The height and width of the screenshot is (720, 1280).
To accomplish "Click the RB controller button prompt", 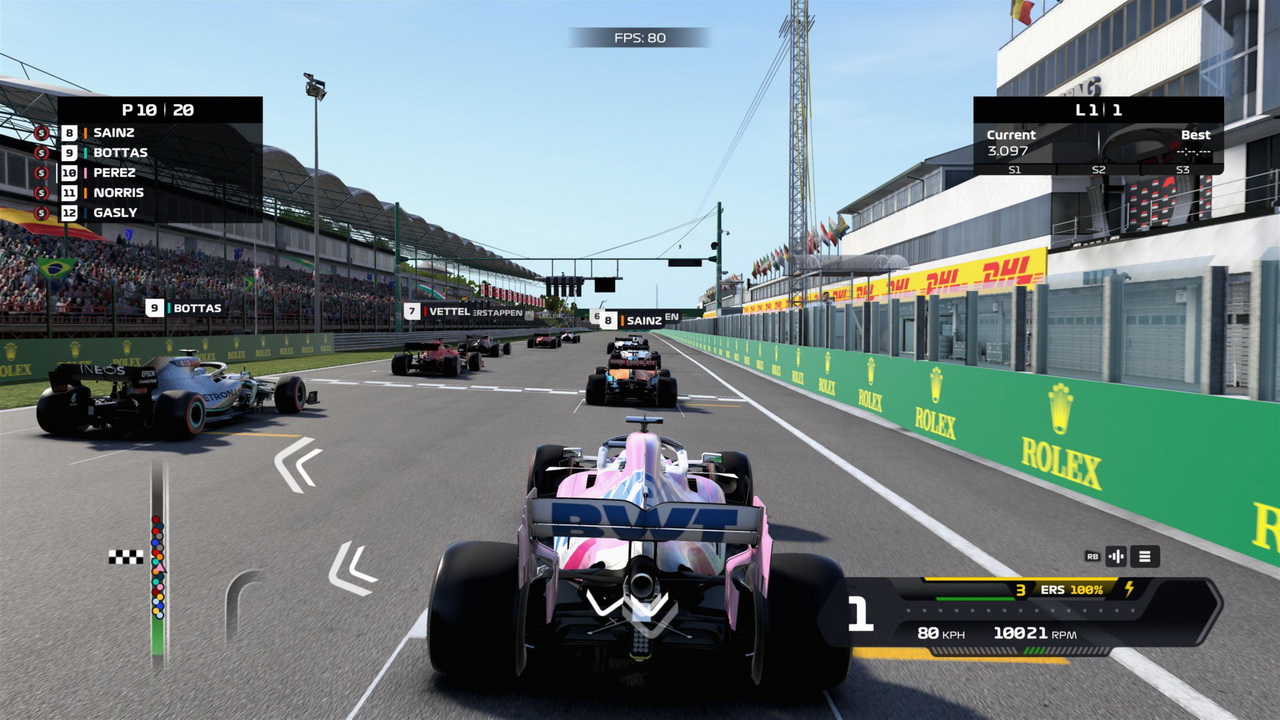I will click(1091, 556).
